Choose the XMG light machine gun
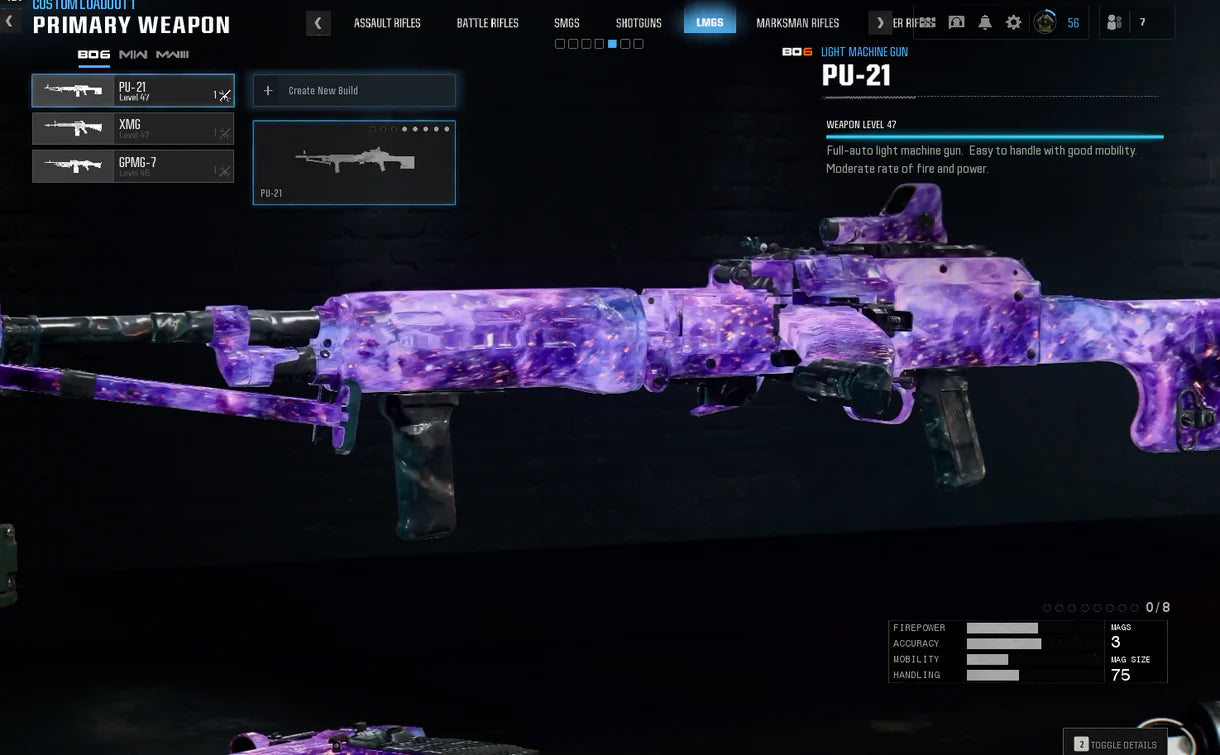Image resolution: width=1220 pixels, height=755 pixels. pos(132,129)
